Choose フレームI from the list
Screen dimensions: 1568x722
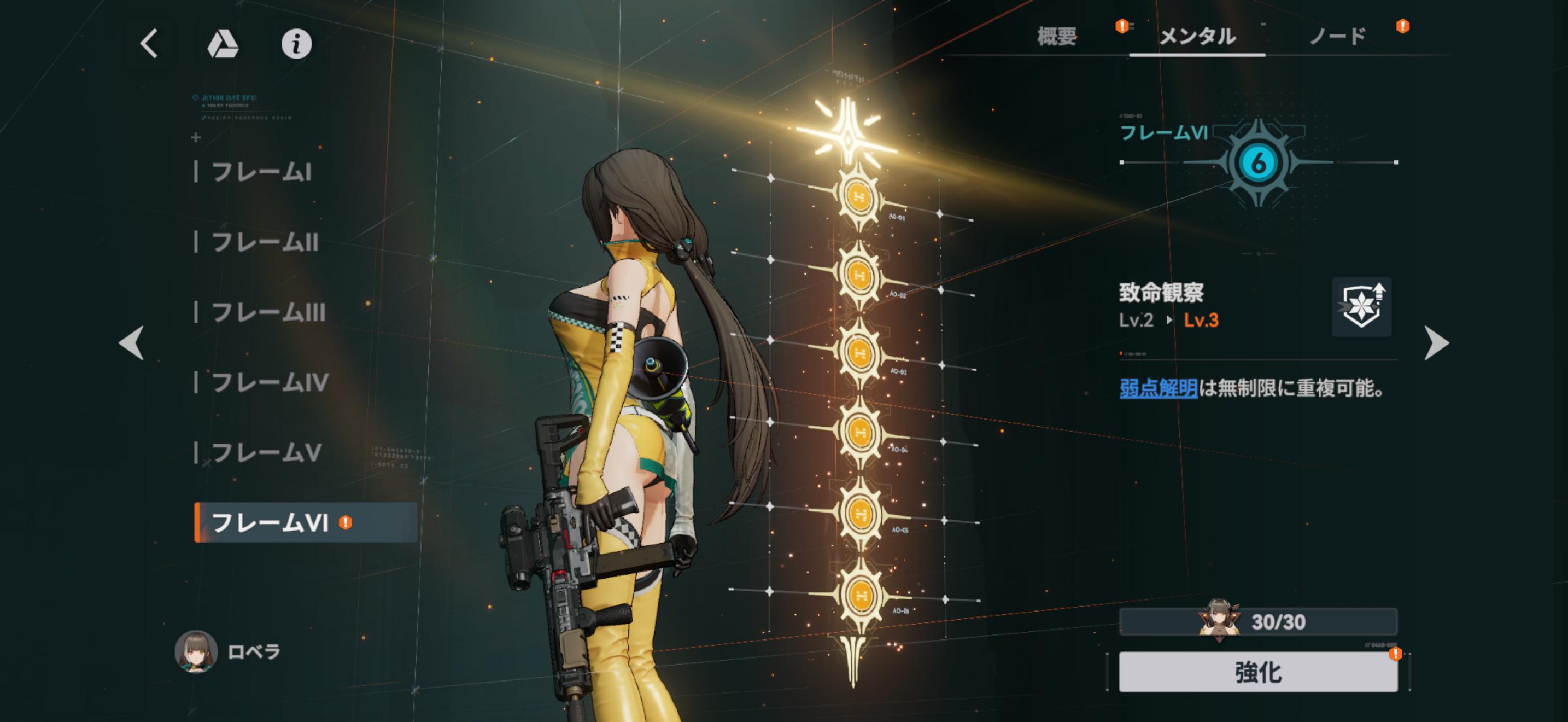point(262,172)
